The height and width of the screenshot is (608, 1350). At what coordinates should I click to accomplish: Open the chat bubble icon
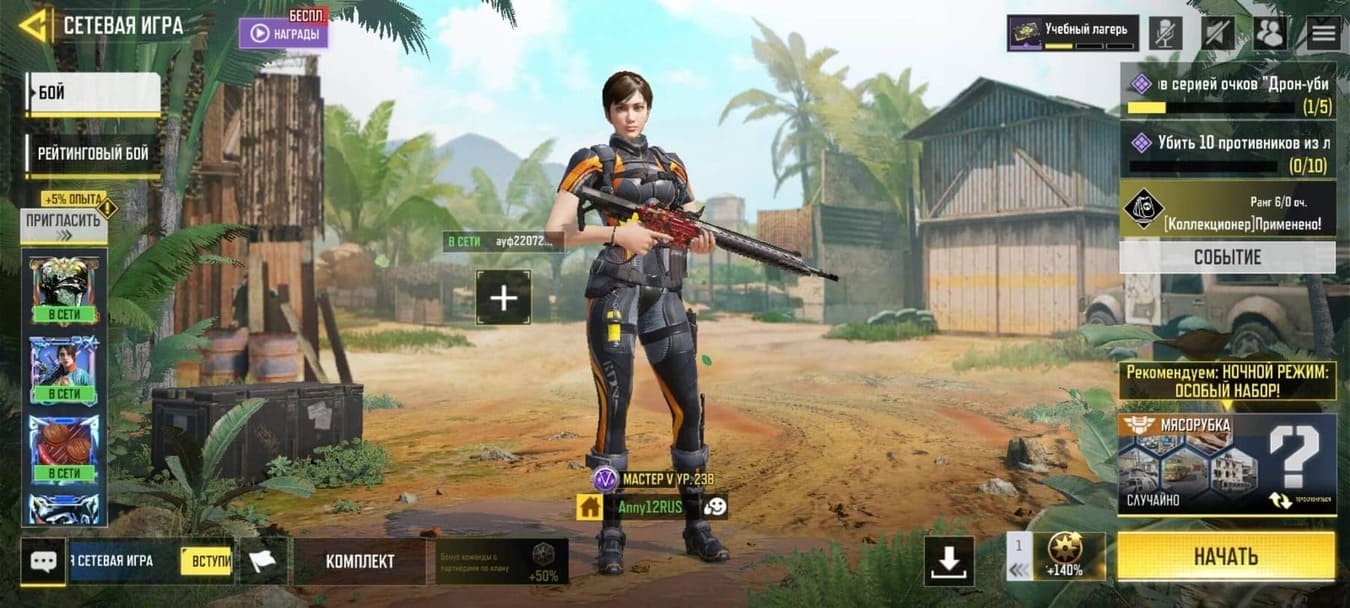(43, 561)
